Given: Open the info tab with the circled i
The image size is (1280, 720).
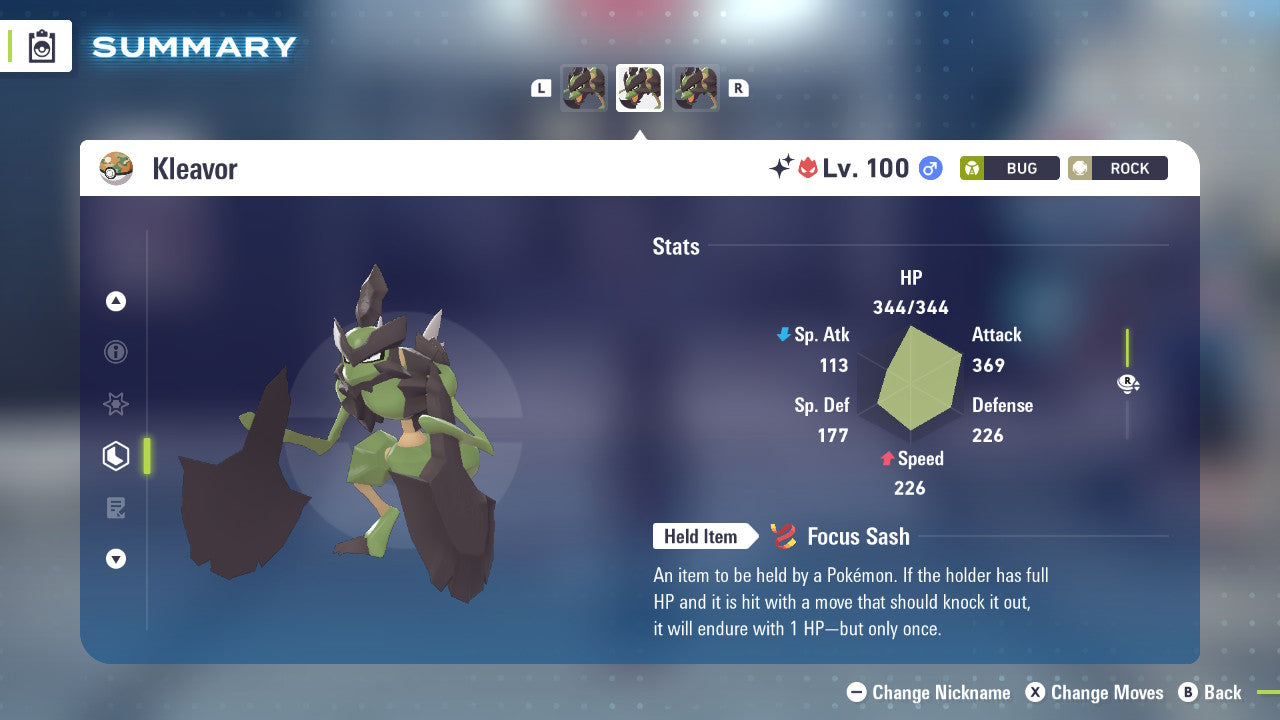Looking at the screenshot, I should coord(116,352).
